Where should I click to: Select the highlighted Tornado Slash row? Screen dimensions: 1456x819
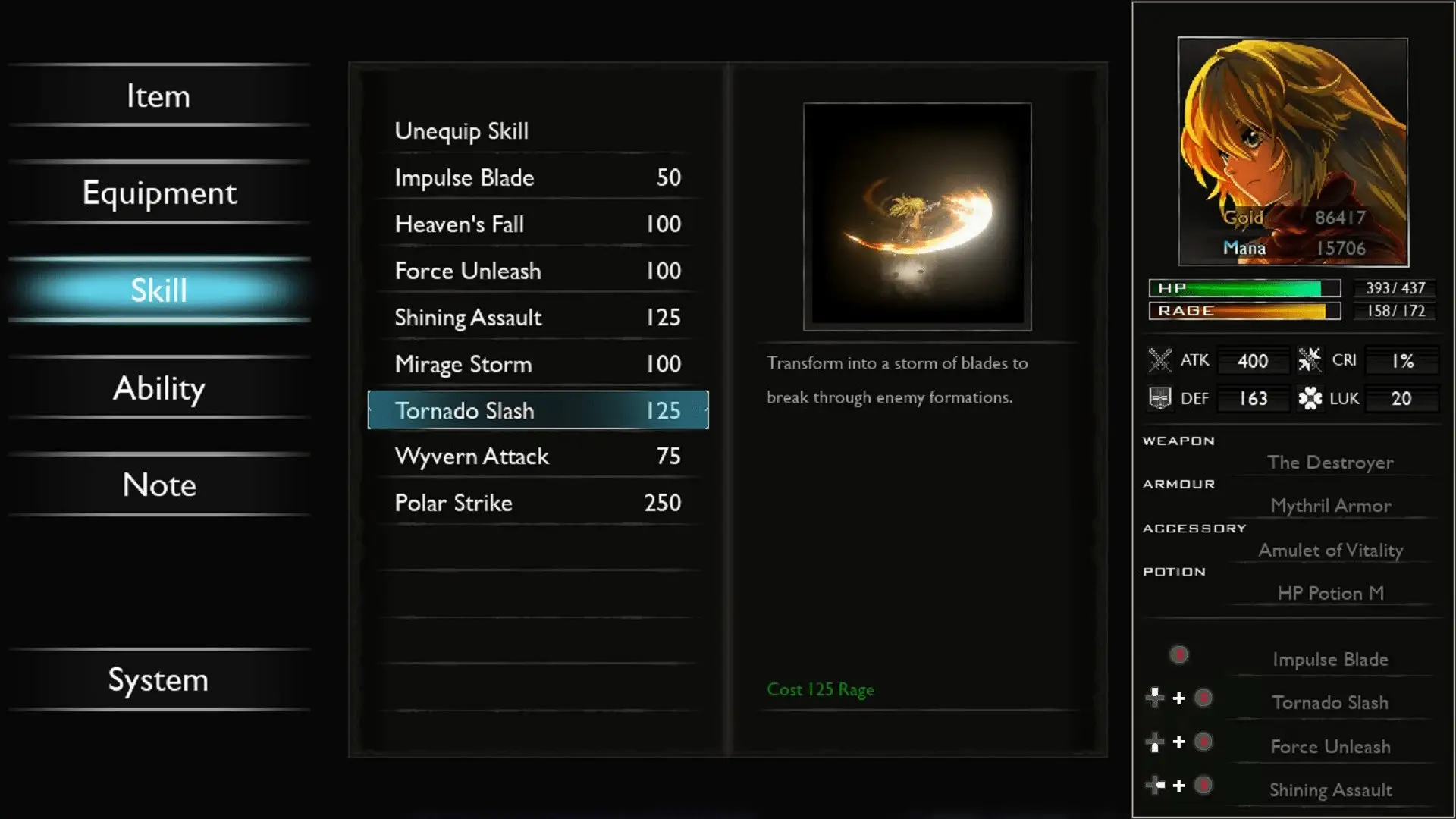click(x=537, y=411)
